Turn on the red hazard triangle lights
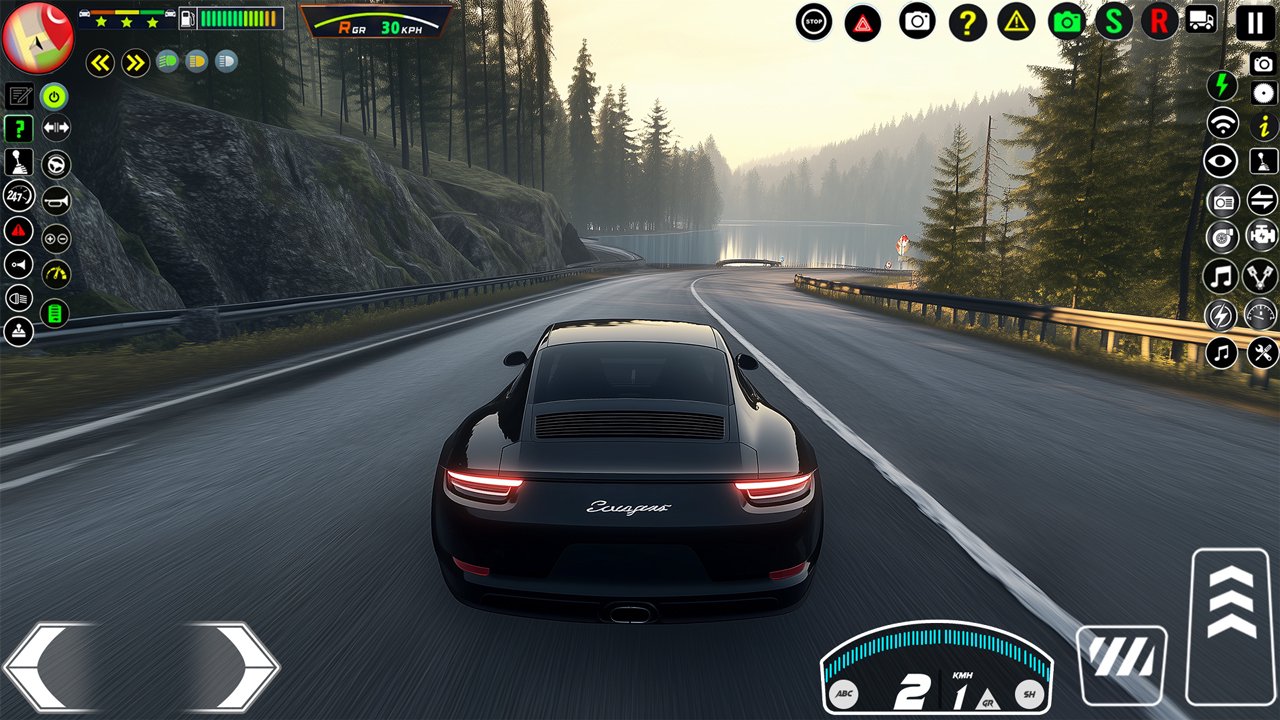The height and width of the screenshot is (720, 1280). (x=863, y=22)
